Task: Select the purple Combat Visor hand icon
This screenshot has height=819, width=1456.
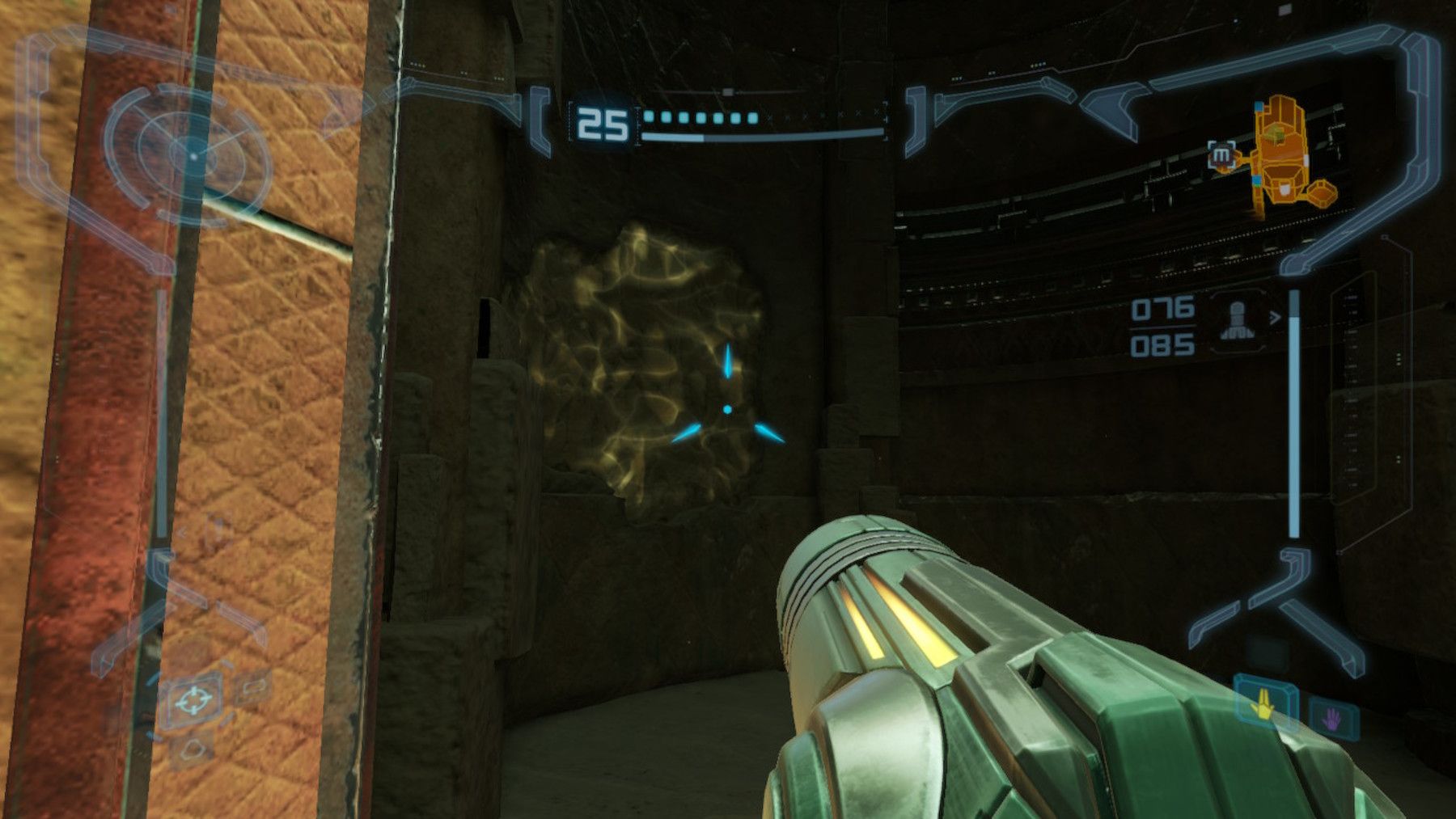Action: (1332, 718)
